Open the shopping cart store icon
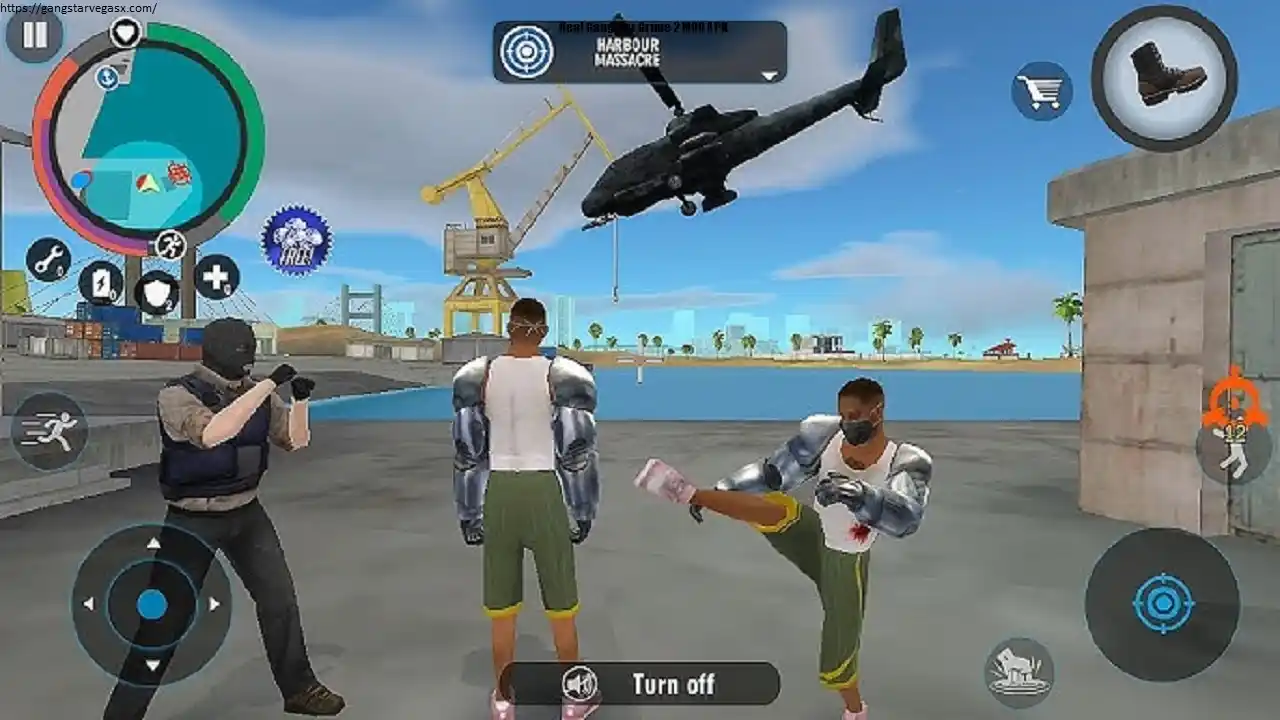The height and width of the screenshot is (720, 1280). (x=1043, y=90)
